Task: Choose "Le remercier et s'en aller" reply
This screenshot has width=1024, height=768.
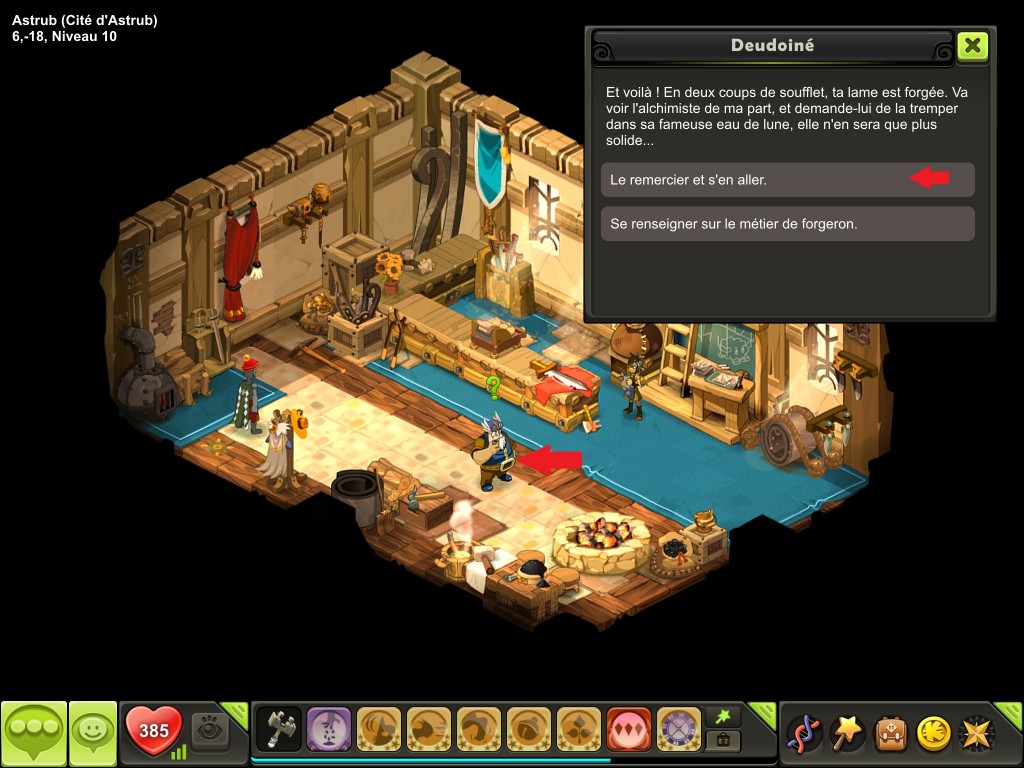Action: coord(787,180)
